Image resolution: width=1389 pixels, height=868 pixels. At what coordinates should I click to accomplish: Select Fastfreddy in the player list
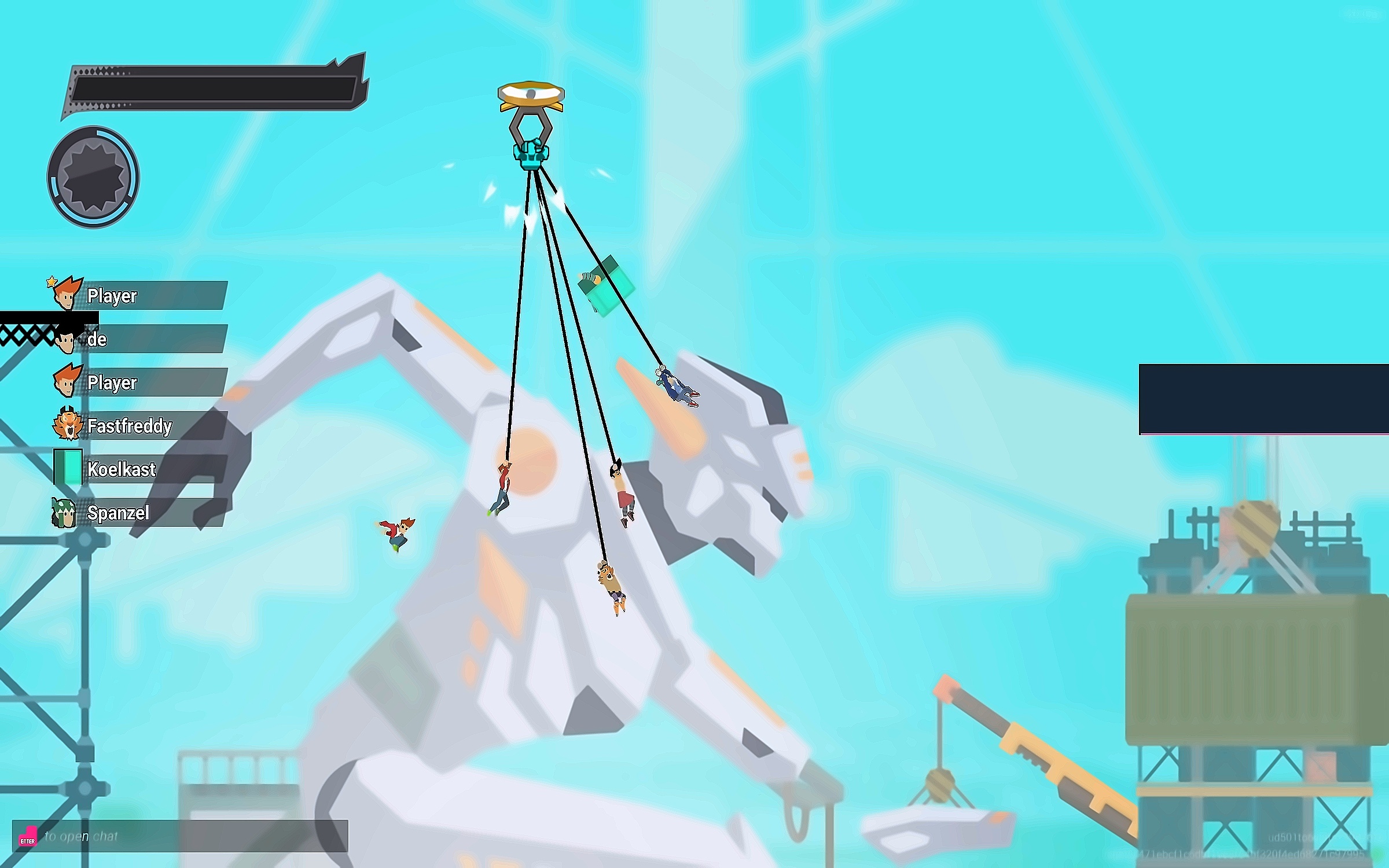click(x=139, y=426)
